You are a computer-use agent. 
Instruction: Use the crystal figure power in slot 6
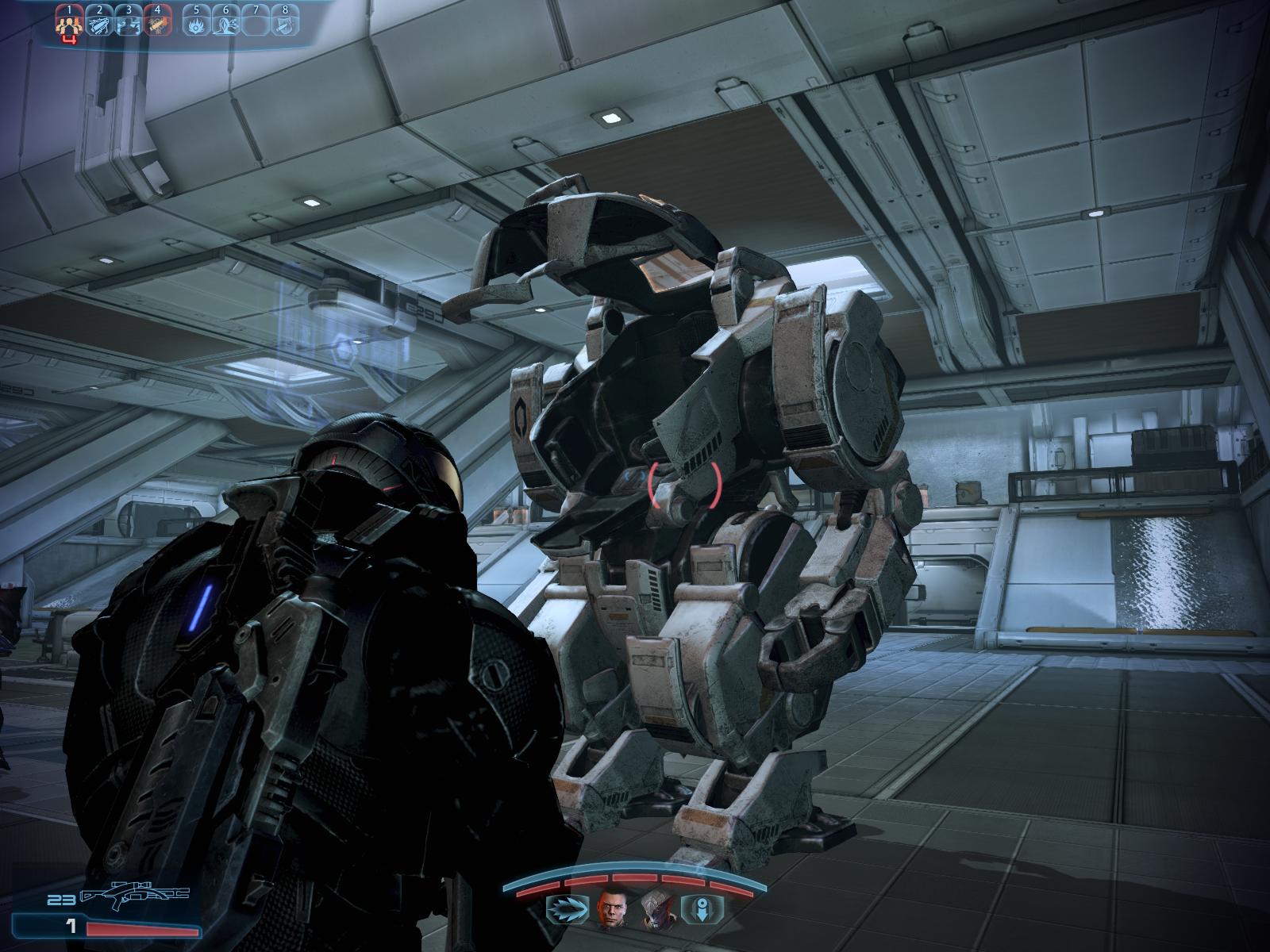click(x=225, y=25)
